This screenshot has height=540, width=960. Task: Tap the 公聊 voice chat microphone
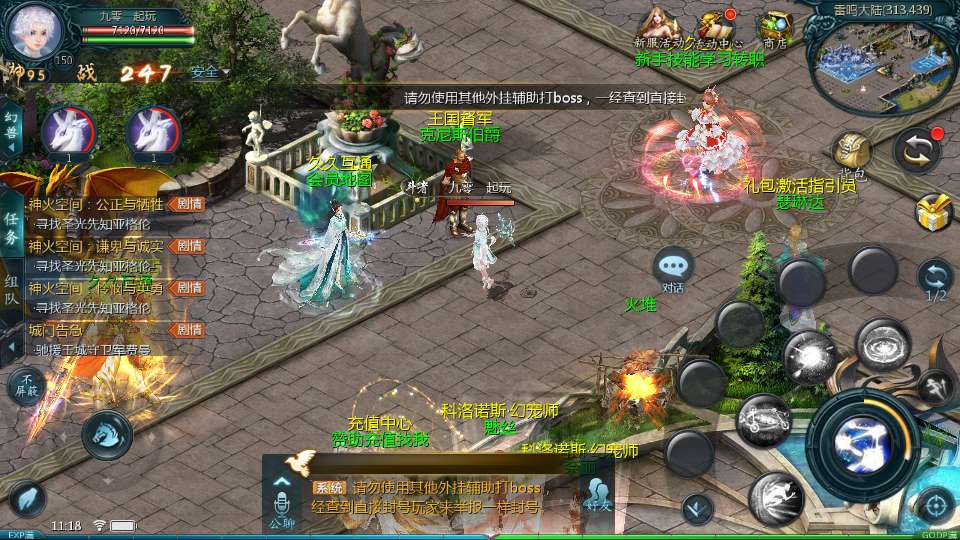coord(281,500)
